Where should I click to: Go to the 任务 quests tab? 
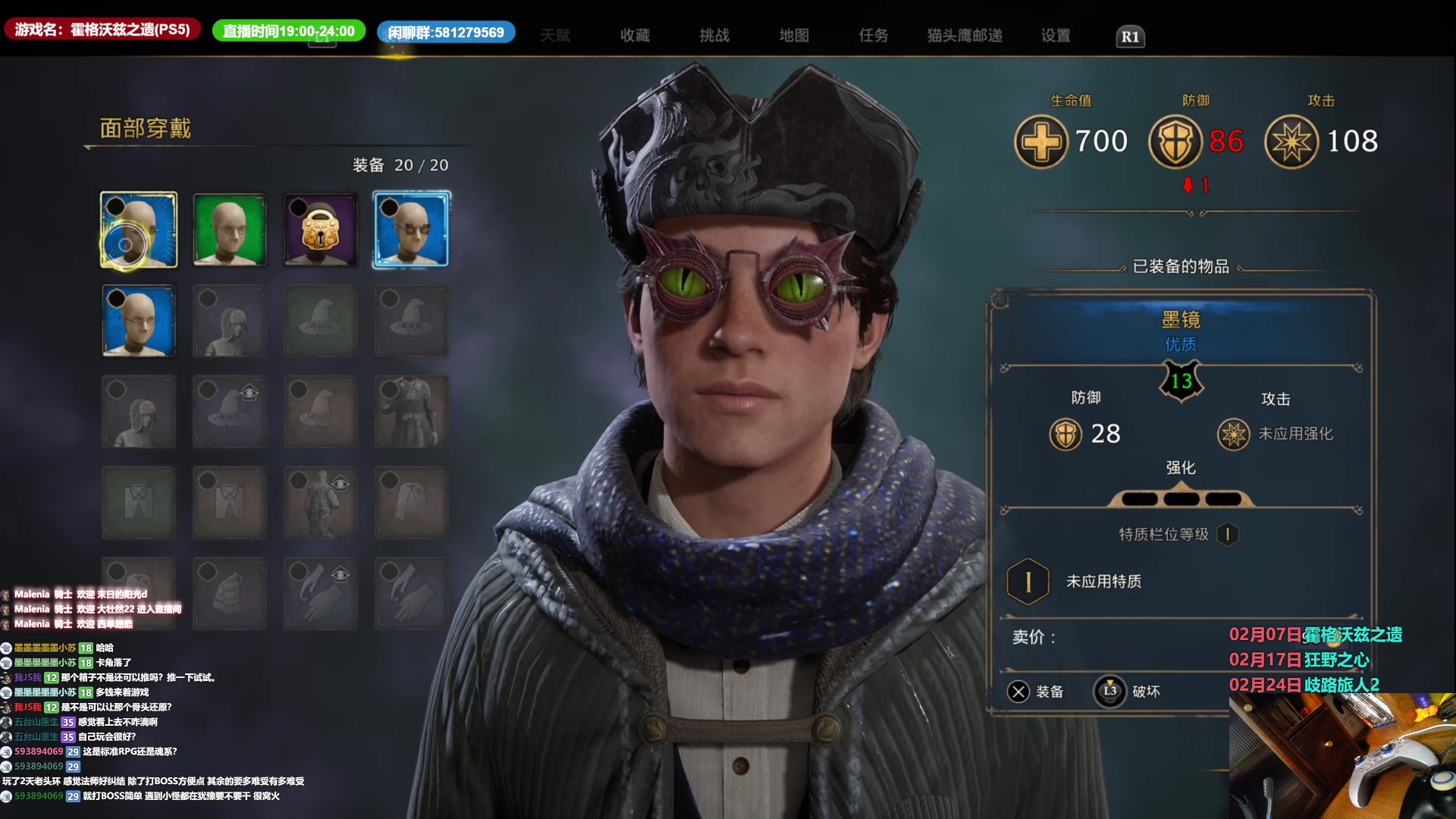[x=874, y=36]
